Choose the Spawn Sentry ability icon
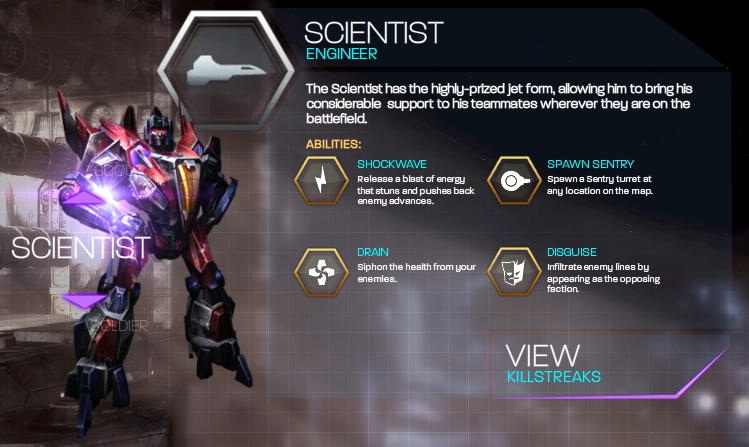Image resolution: width=749 pixels, height=447 pixels. (x=510, y=179)
